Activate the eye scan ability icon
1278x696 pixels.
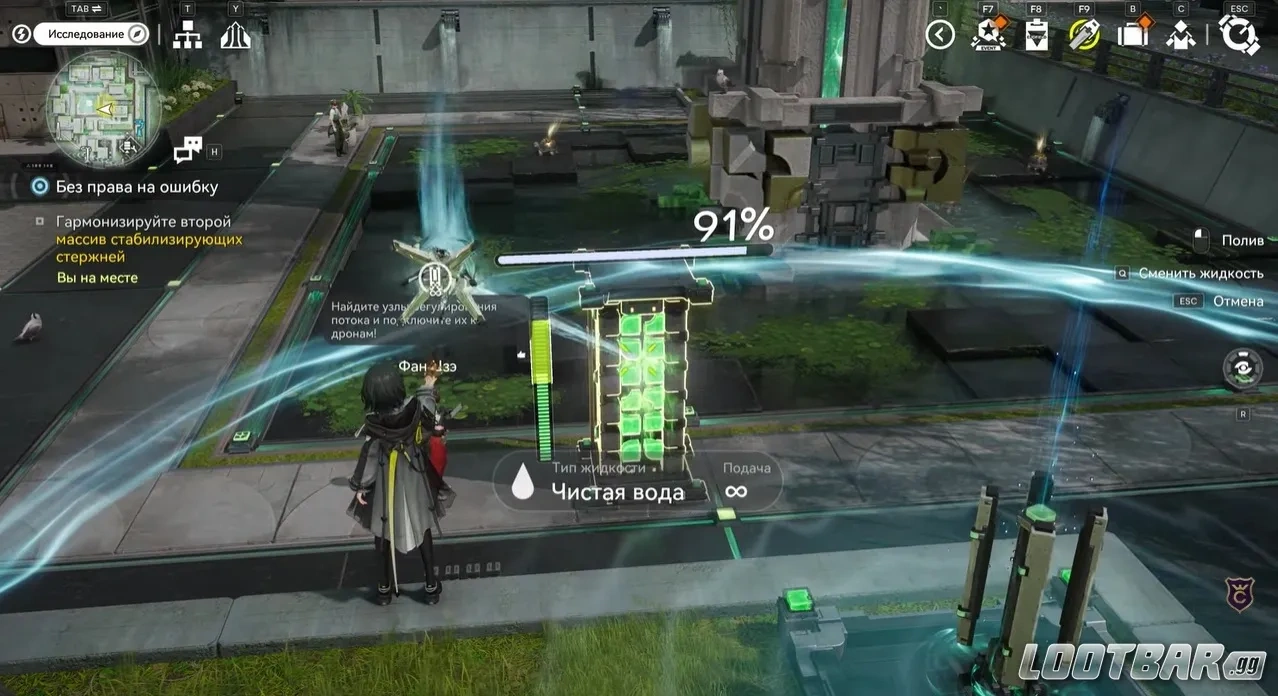(x=1243, y=368)
